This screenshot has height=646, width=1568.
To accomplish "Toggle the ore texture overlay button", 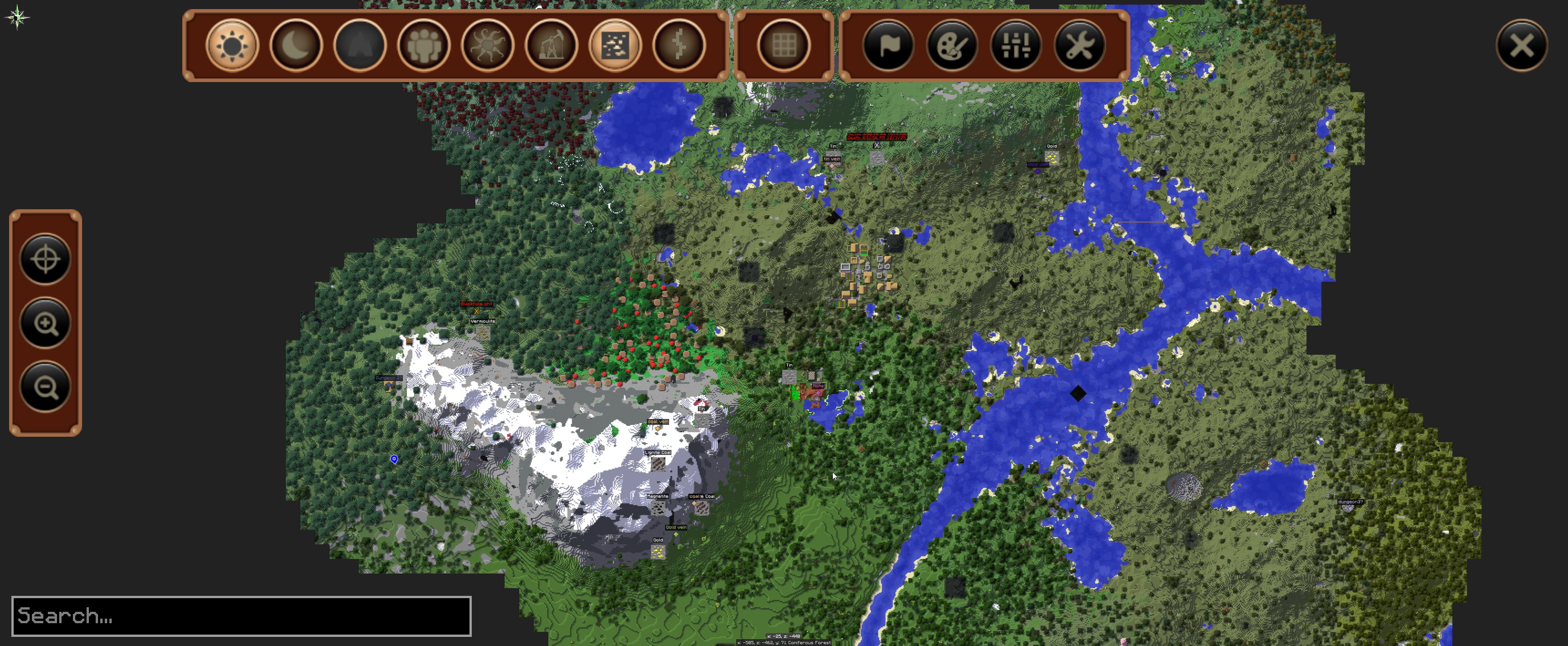I will [615, 45].
